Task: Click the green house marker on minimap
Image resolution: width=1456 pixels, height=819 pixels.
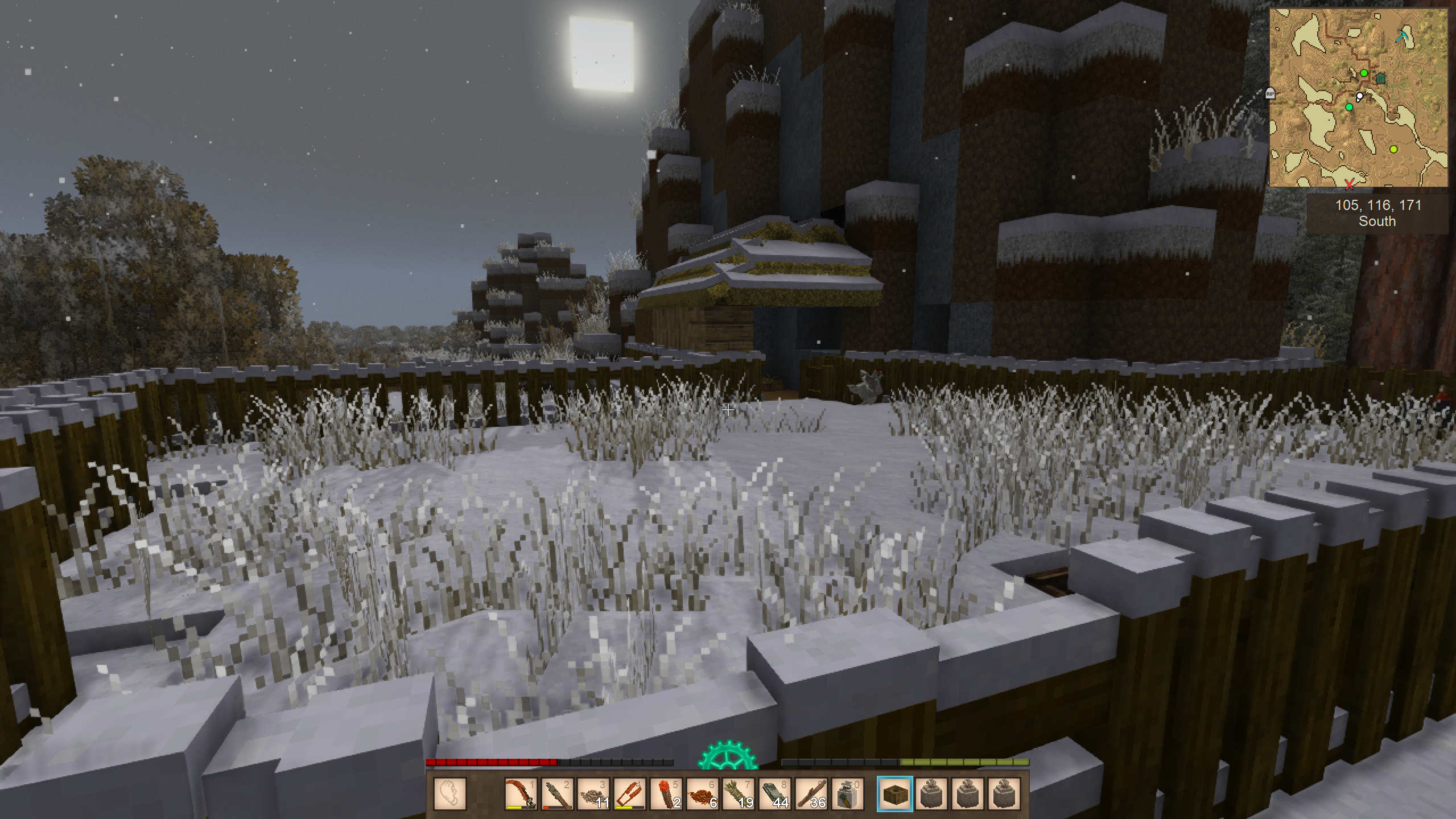Action: point(1381,79)
